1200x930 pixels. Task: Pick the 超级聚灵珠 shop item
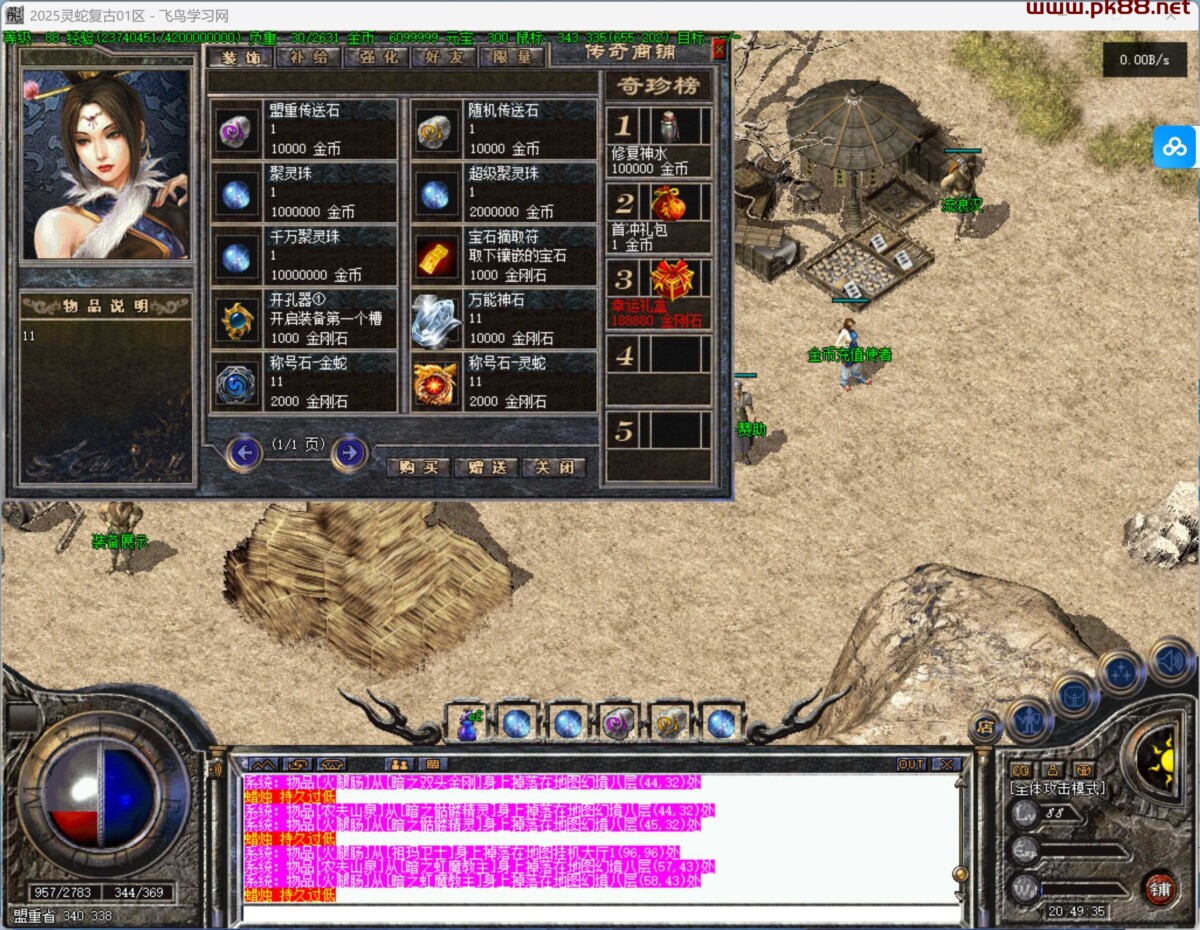click(x=504, y=192)
